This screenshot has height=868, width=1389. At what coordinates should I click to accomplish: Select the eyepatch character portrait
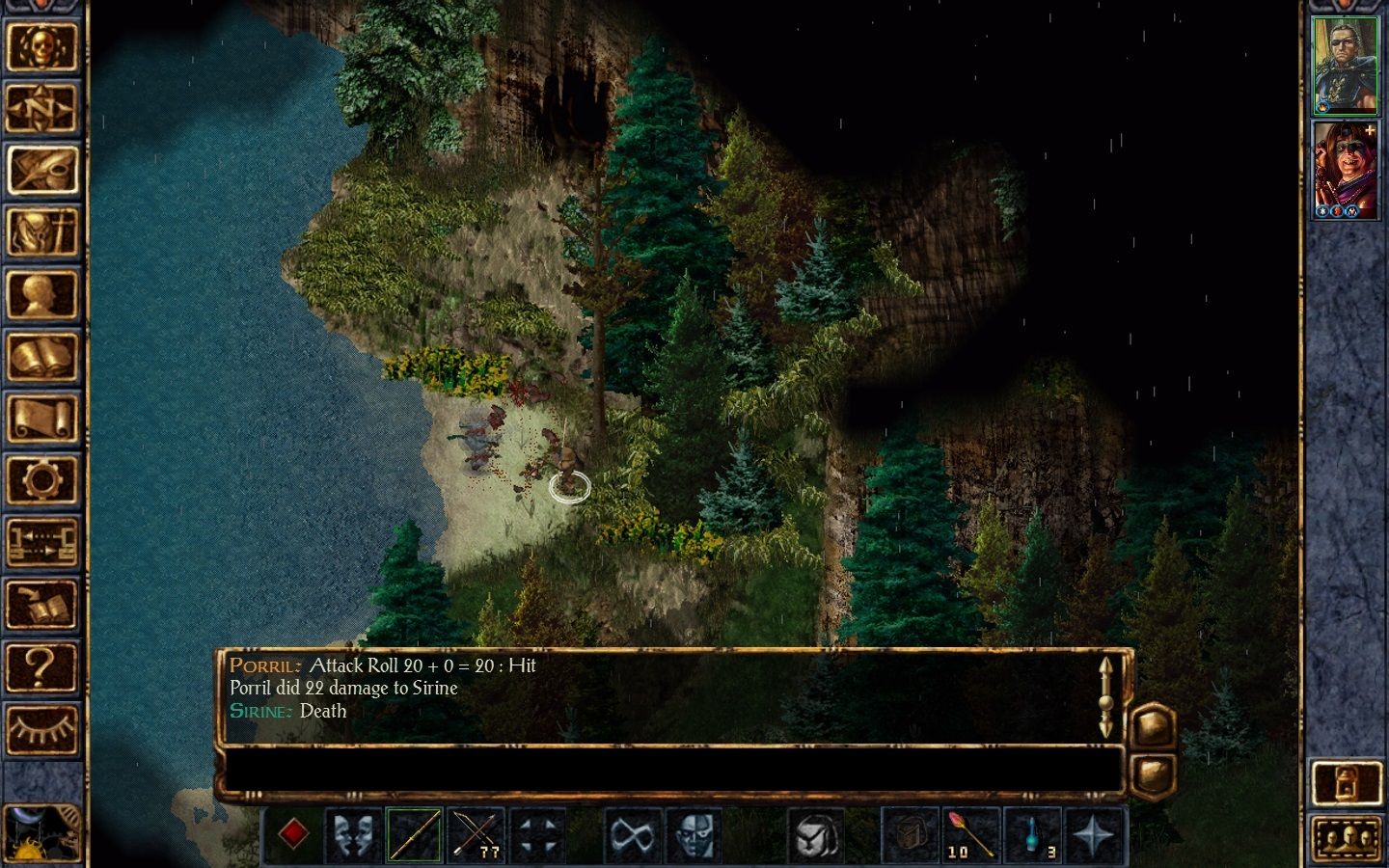(1346, 66)
